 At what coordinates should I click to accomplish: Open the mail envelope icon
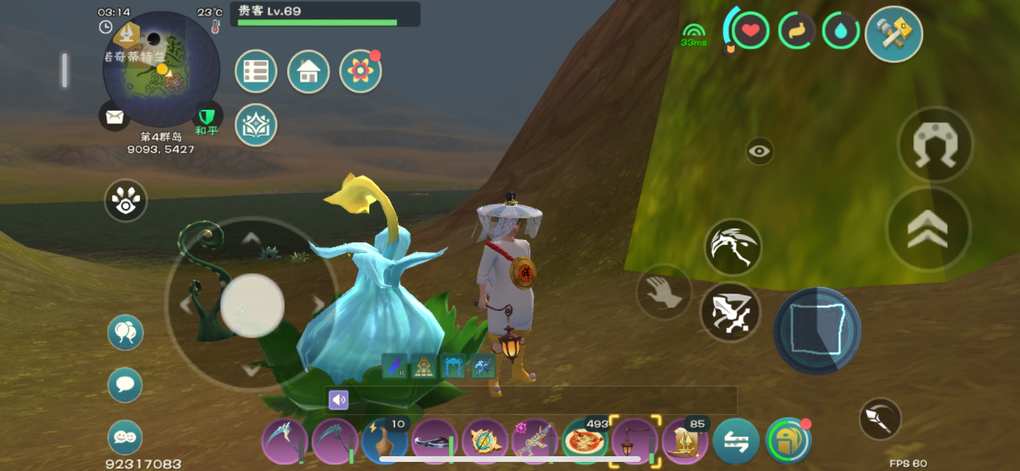[x=115, y=117]
